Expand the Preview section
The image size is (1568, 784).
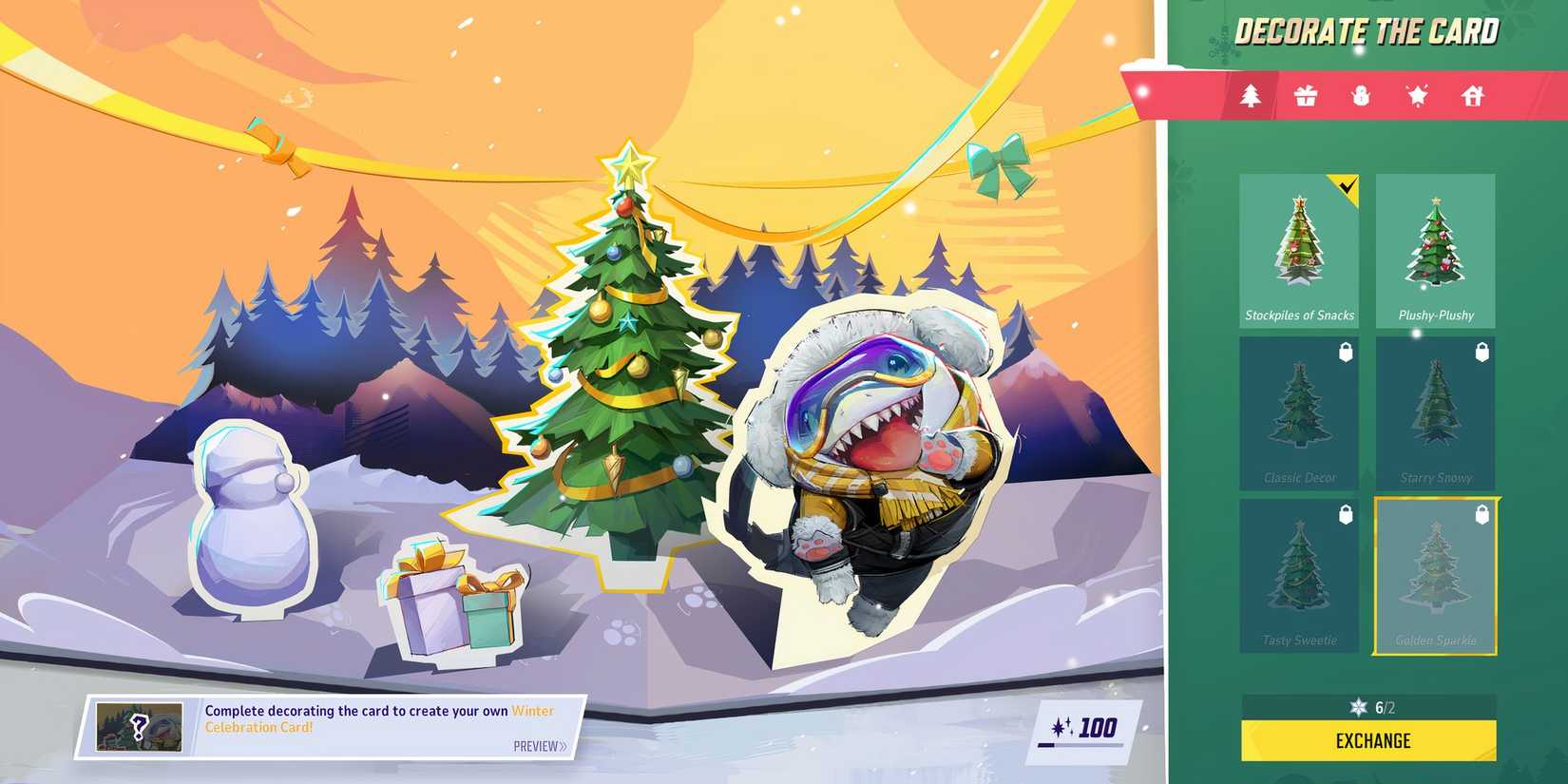(537, 746)
